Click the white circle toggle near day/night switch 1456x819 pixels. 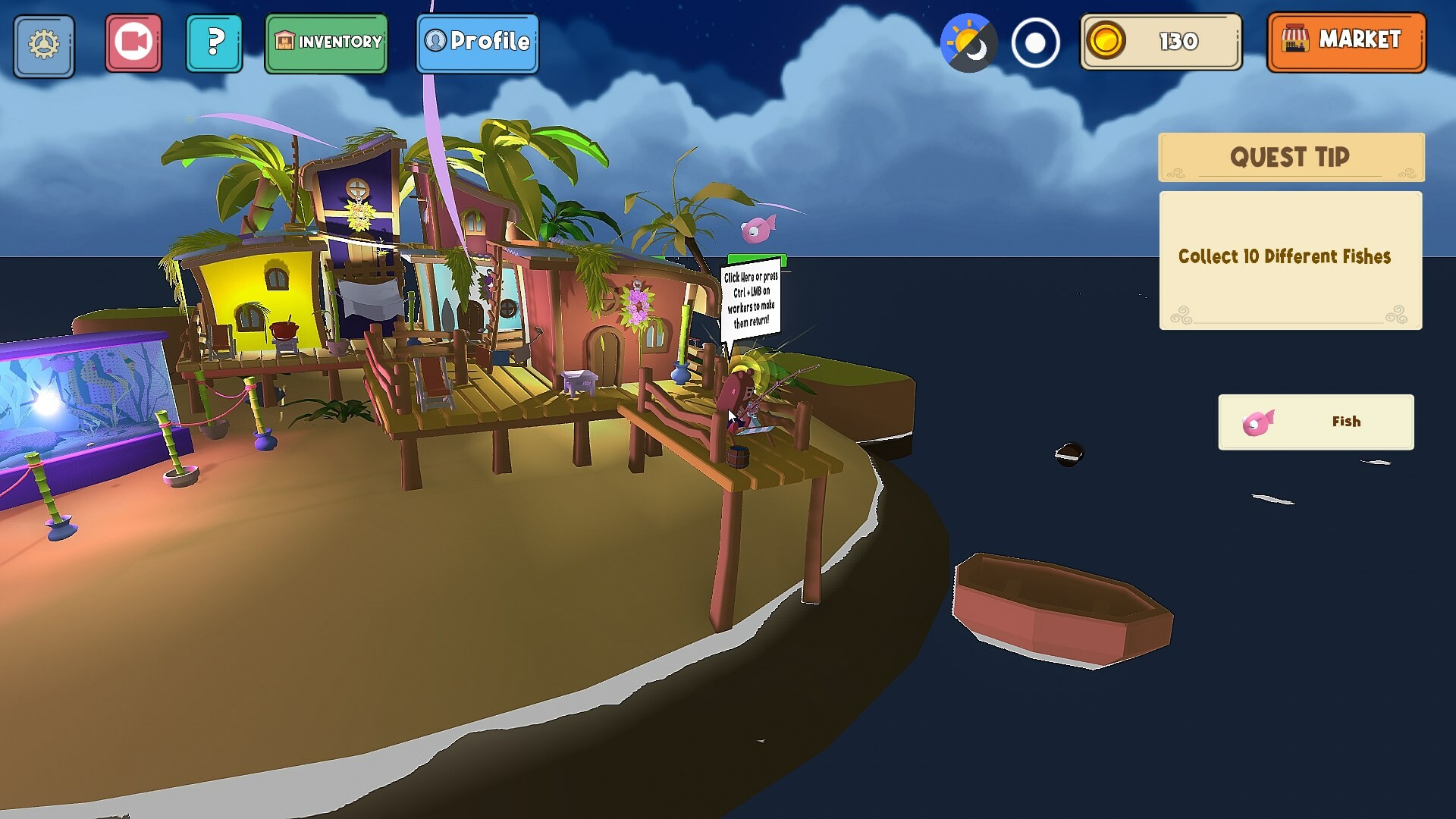[x=1037, y=44]
